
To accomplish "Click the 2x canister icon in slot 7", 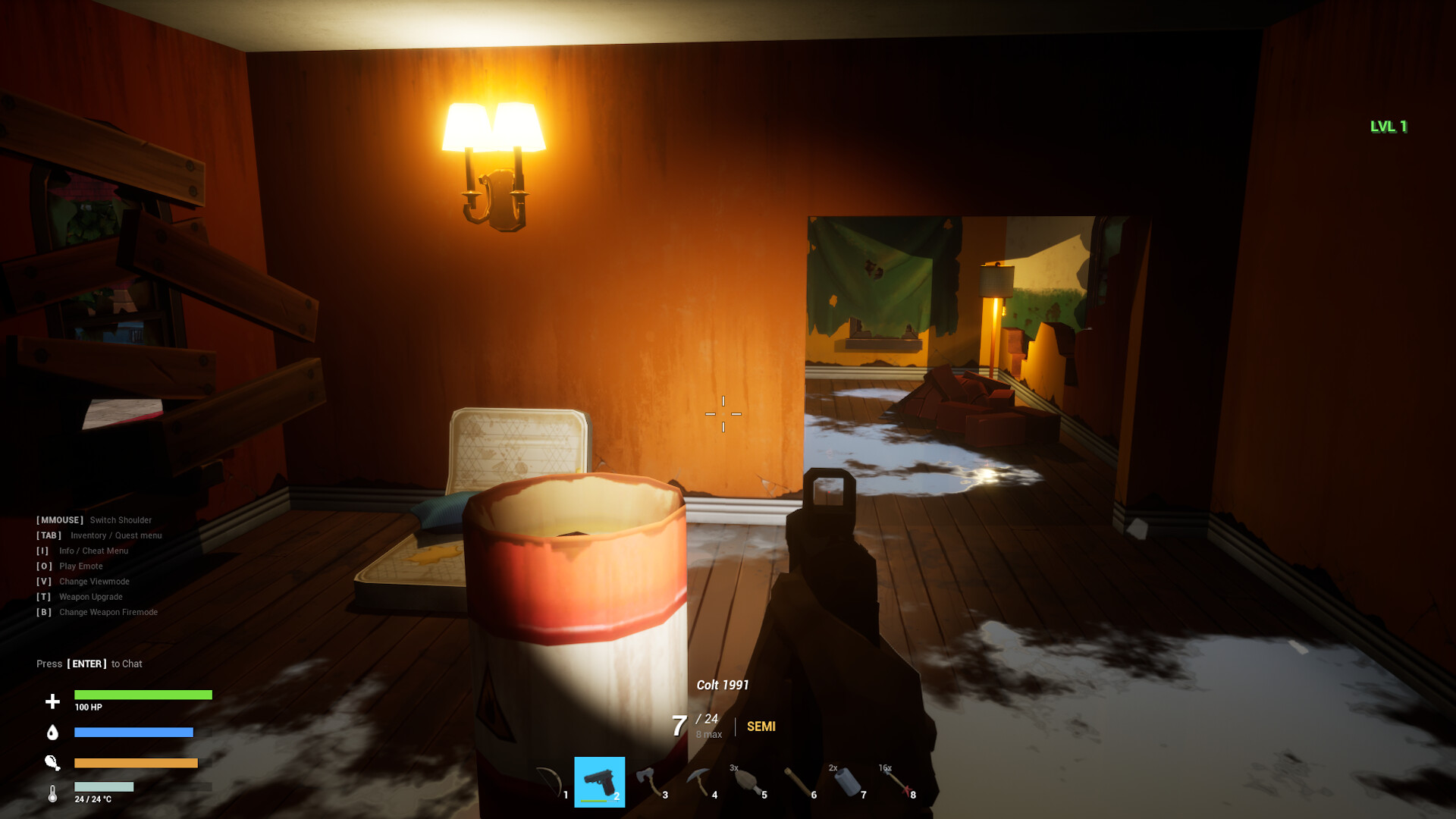I will [x=847, y=781].
